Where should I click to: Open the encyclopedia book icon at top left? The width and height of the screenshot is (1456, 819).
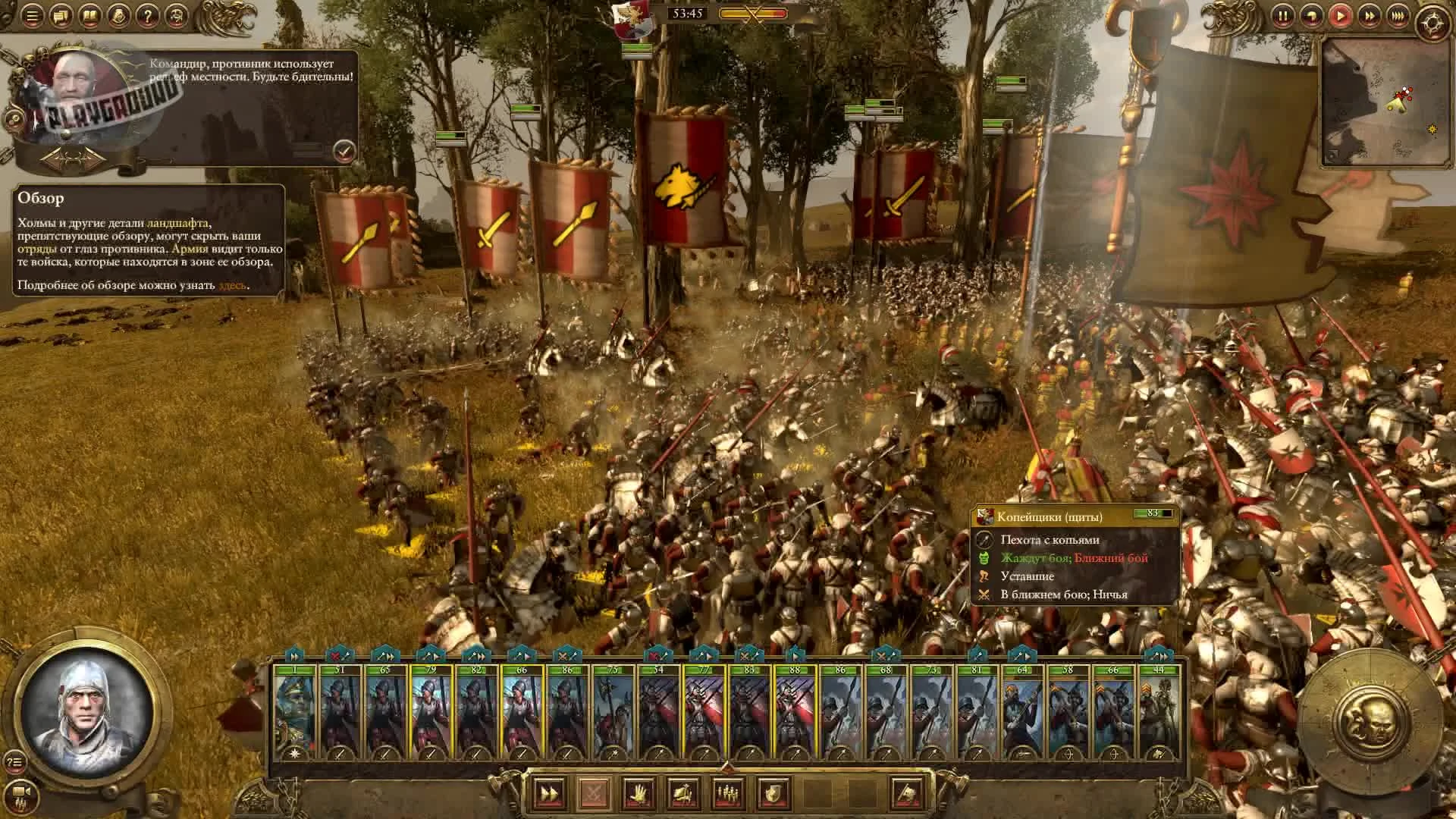91,16
